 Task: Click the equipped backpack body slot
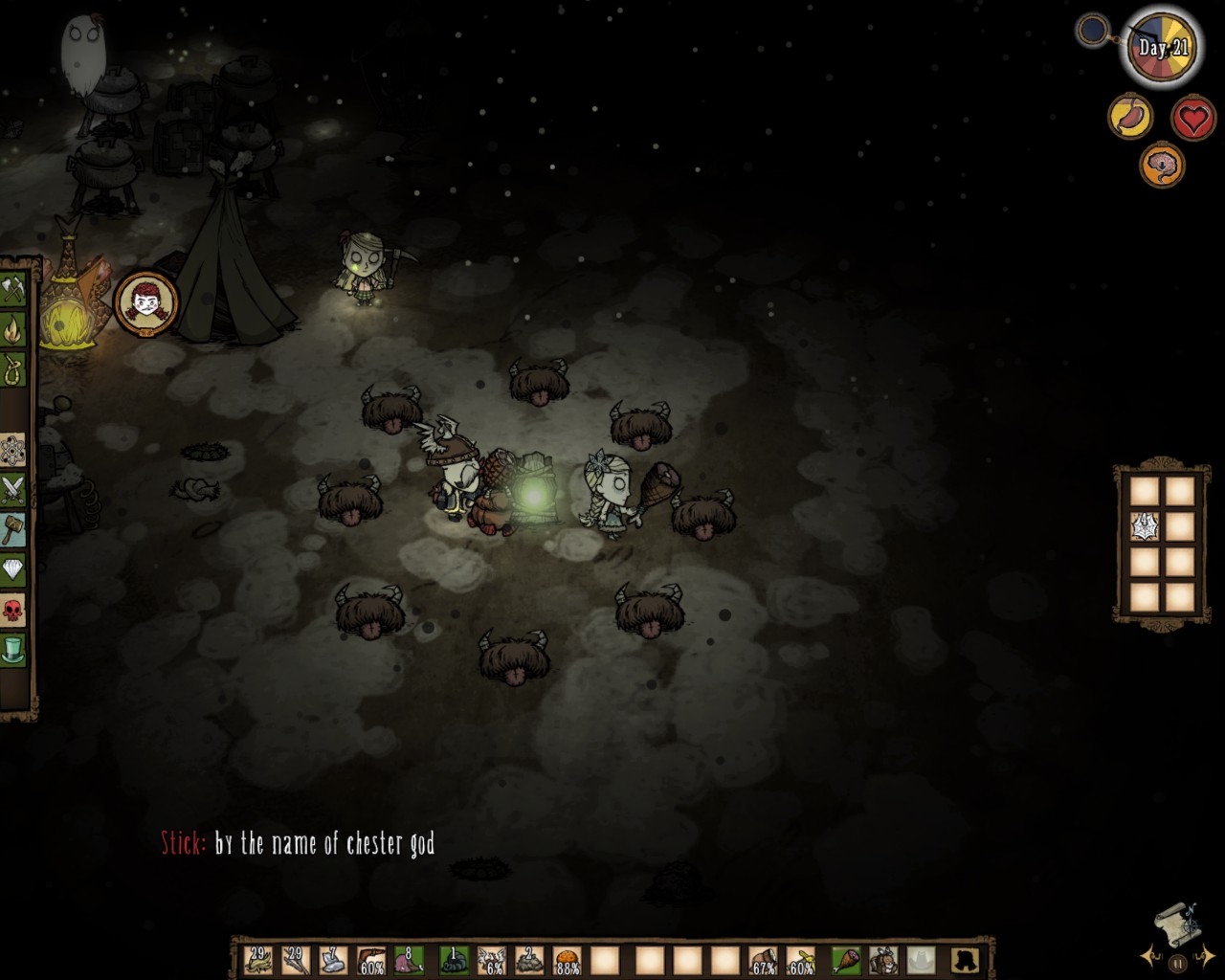coord(883,959)
